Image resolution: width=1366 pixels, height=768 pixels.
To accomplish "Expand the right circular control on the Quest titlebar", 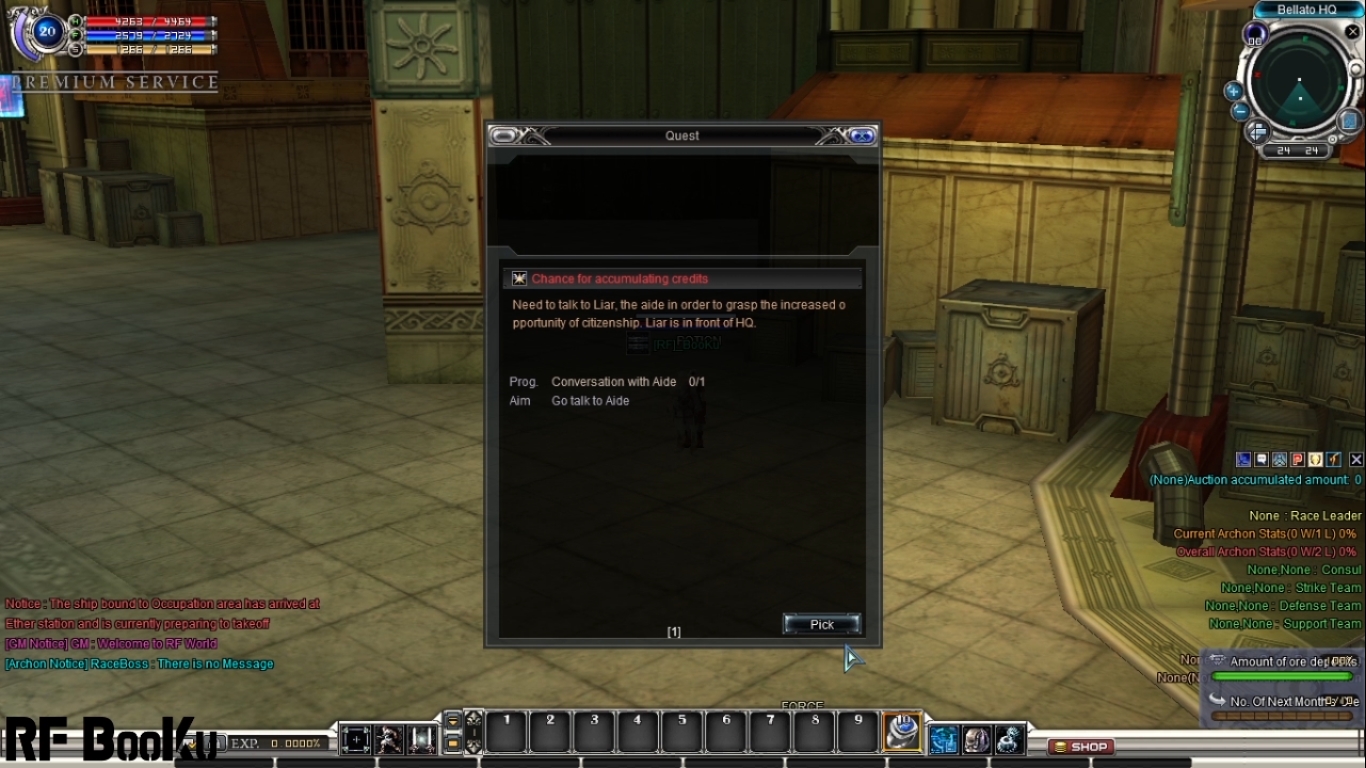I will tap(862, 135).
